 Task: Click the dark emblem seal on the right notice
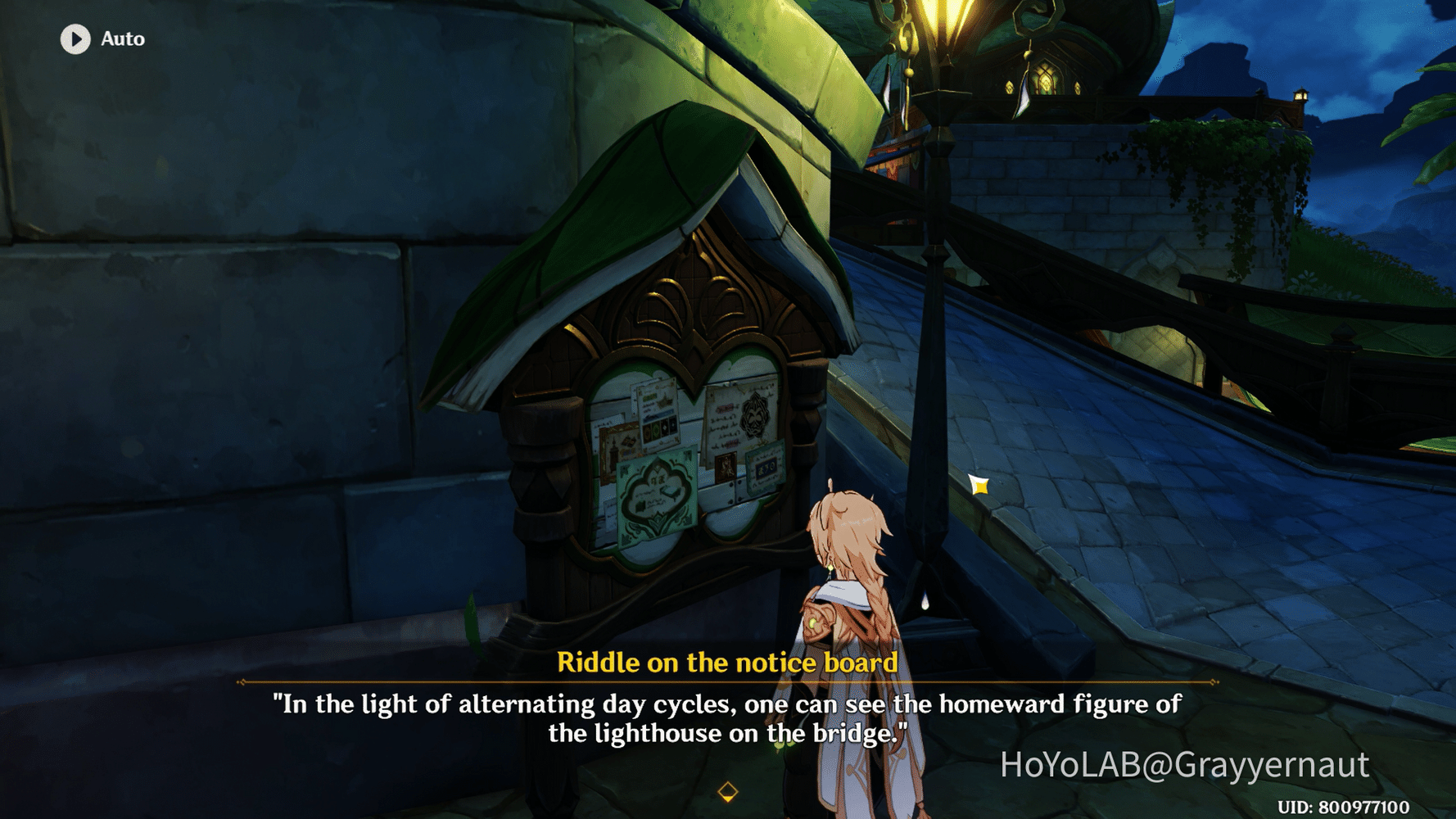pos(755,418)
